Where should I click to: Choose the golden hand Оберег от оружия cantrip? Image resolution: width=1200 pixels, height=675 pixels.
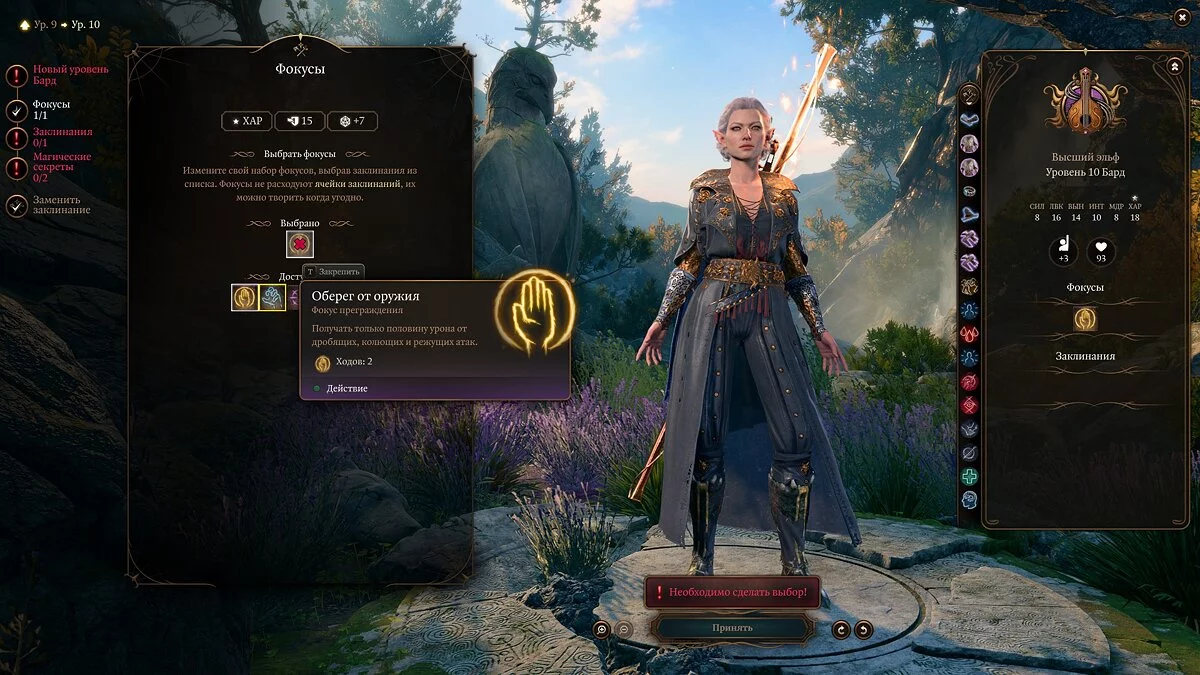click(245, 297)
